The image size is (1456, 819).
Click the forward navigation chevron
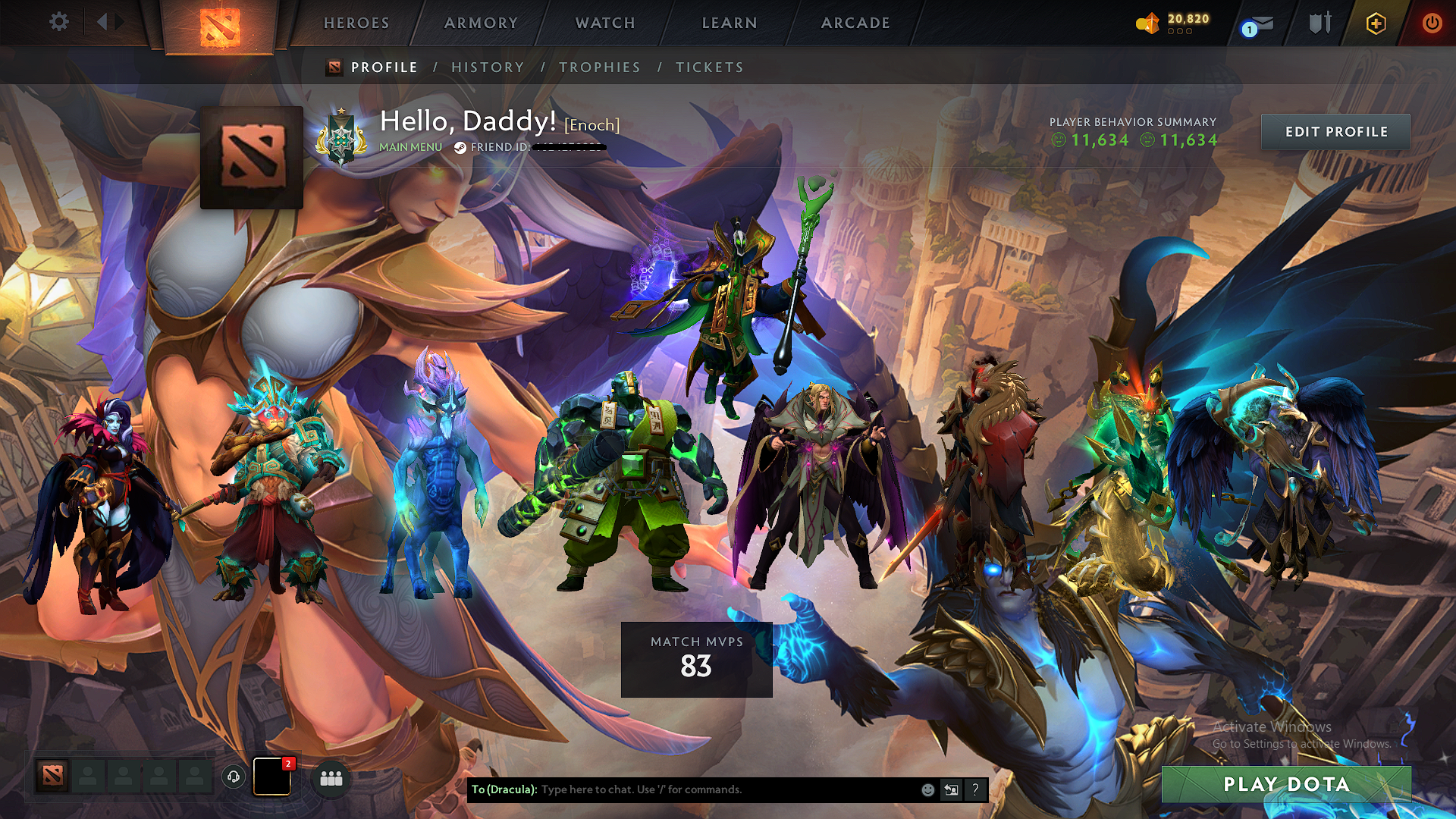[118, 22]
